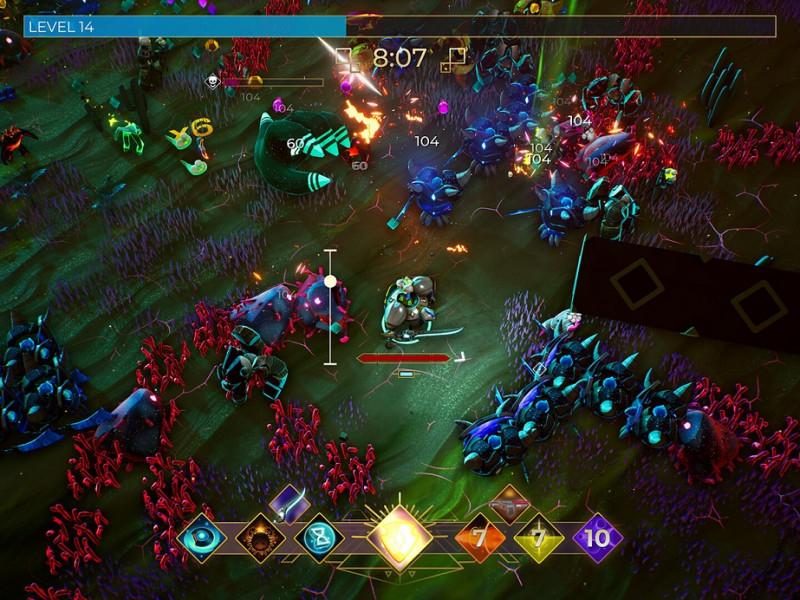Use the glowing golden center ability
Screen dimensions: 800x600
pos(400,538)
